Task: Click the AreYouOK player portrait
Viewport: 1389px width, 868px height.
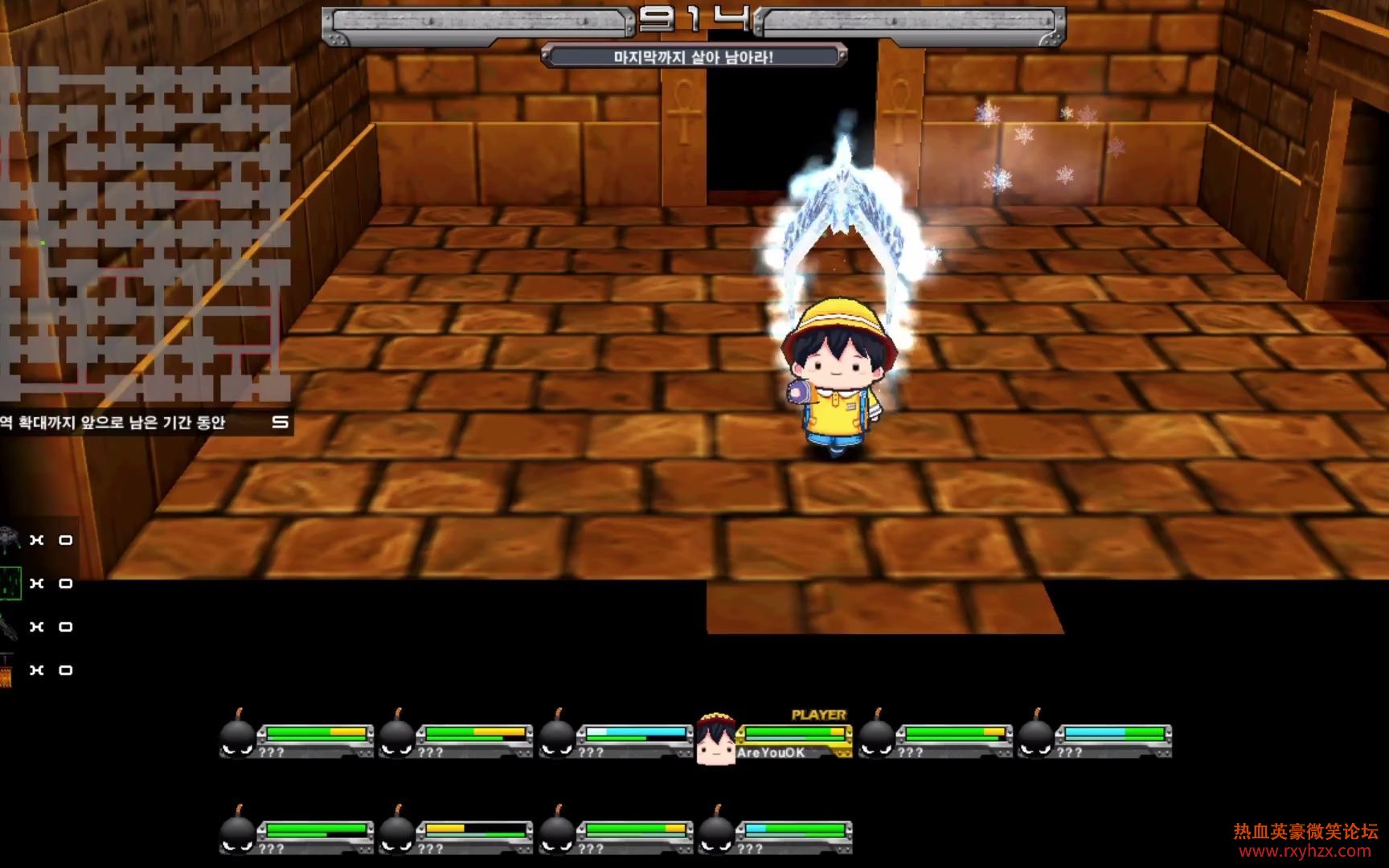Action: pos(715,739)
